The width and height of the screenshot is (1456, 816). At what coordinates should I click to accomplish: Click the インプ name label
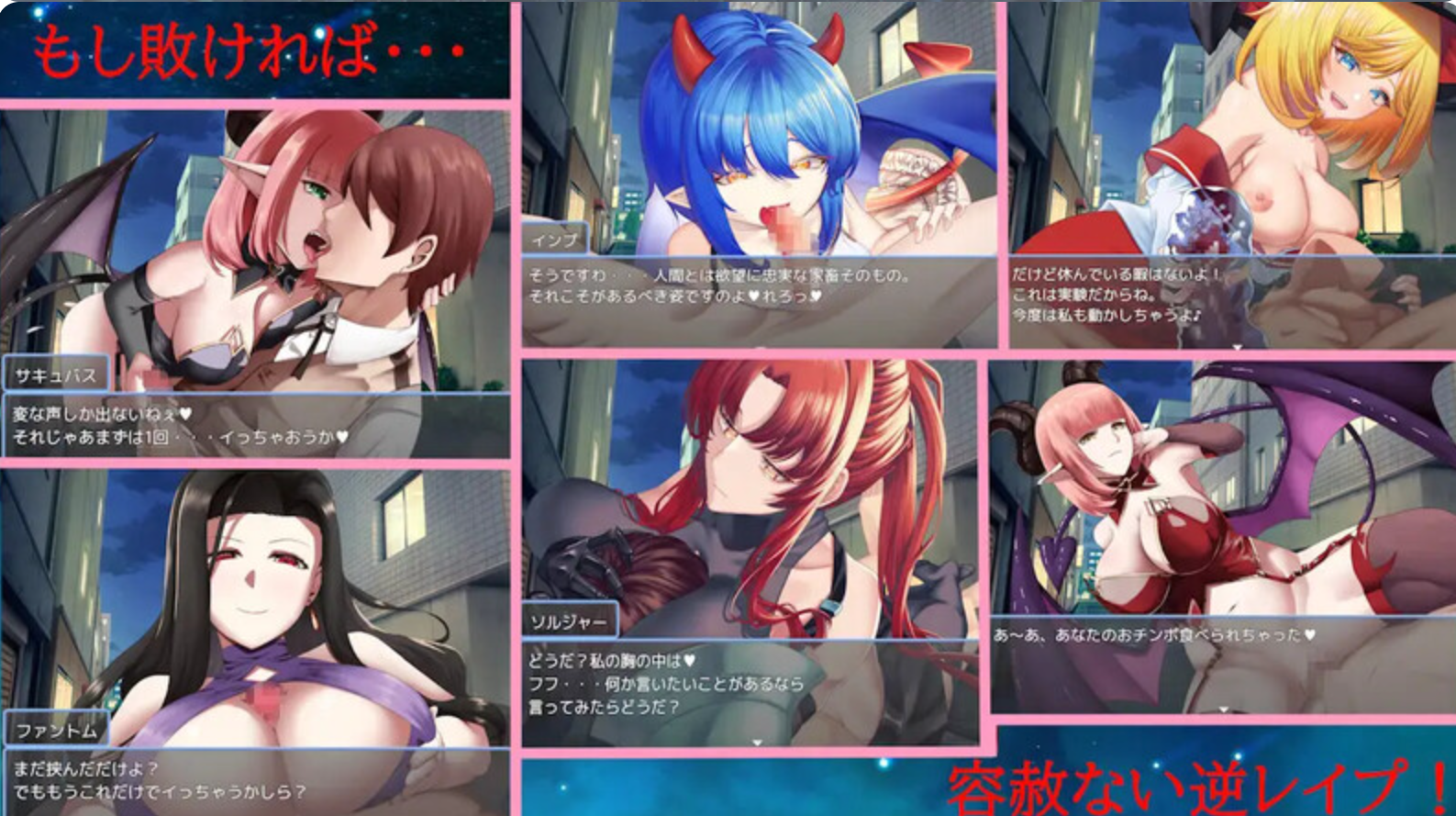point(554,240)
